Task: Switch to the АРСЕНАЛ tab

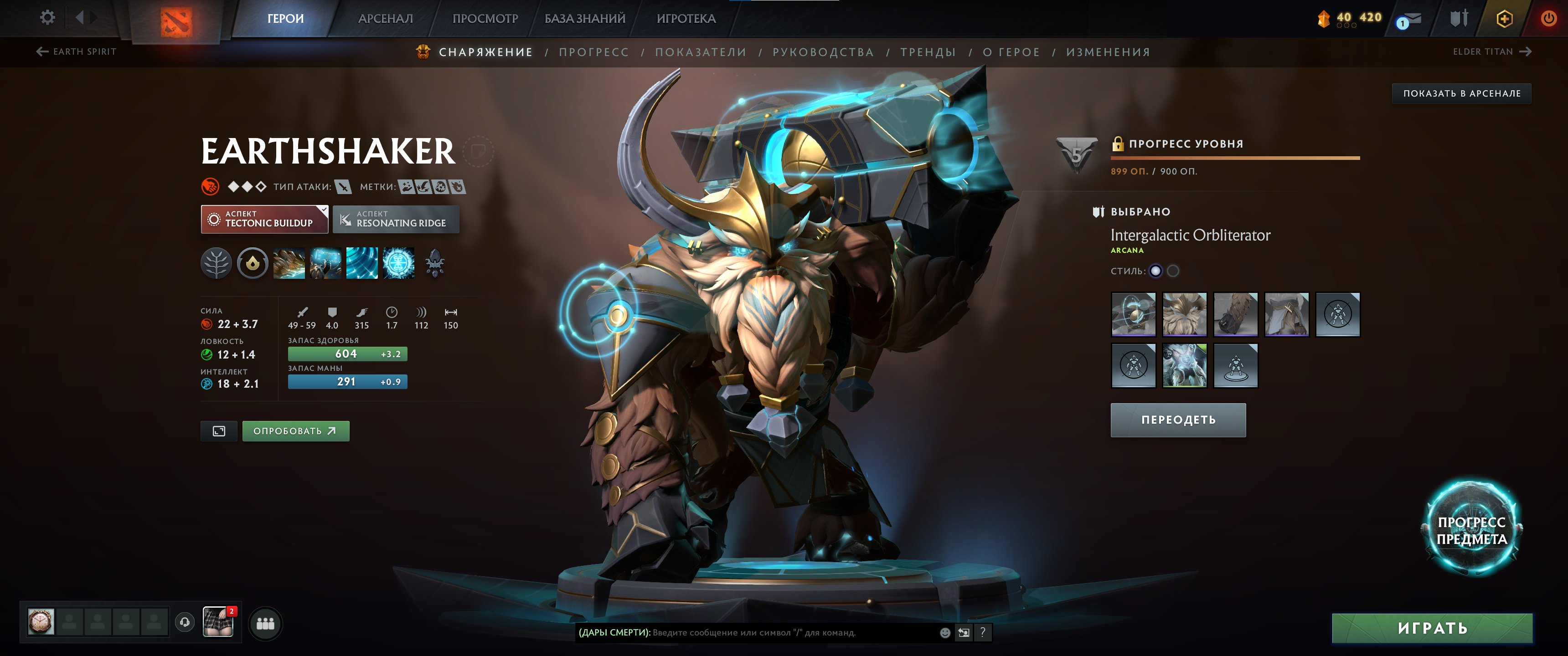Action: 386,18
